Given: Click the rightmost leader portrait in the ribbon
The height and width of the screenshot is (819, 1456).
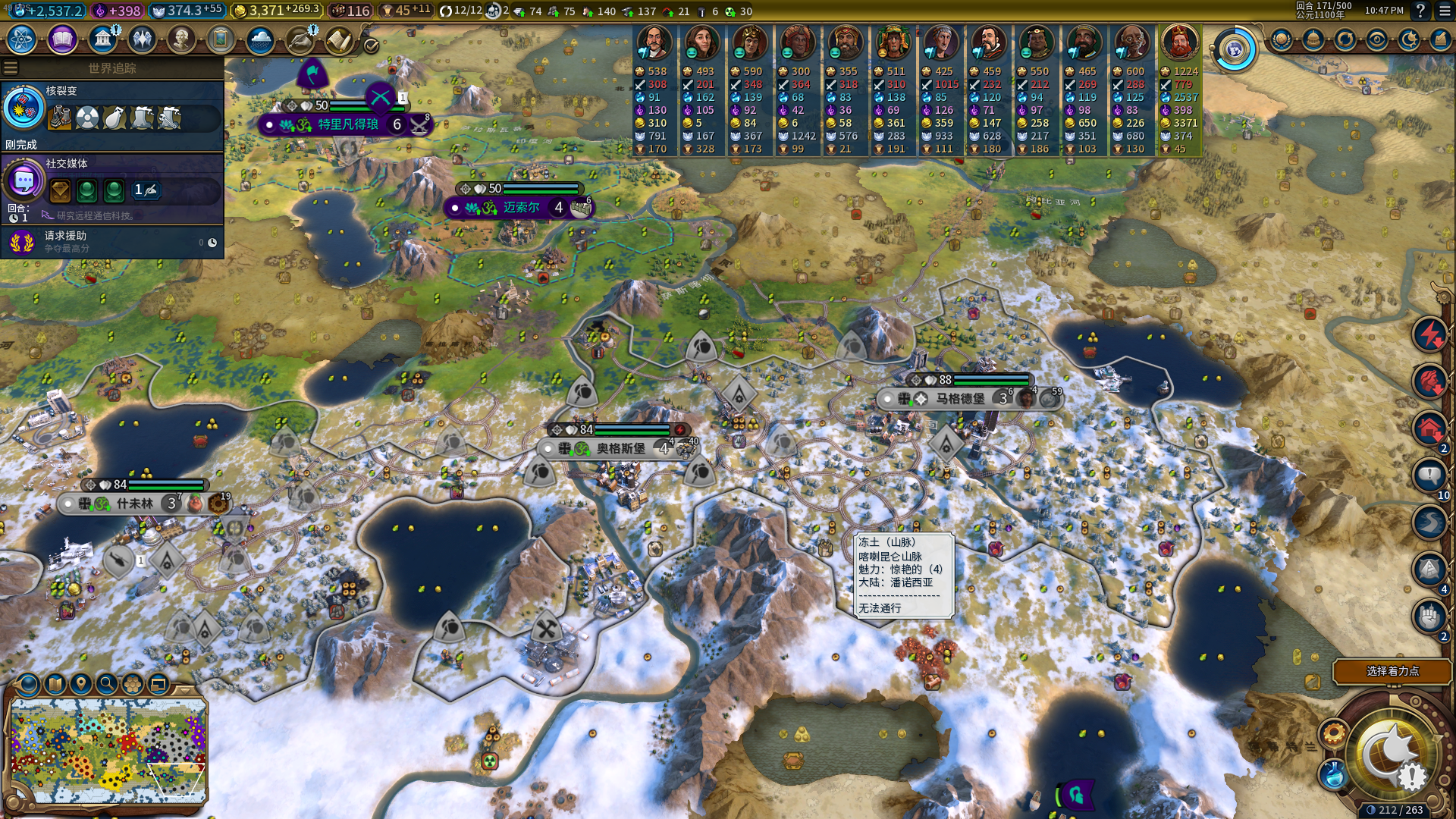Looking at the screenshot, I should click(x=1179, y=42).
